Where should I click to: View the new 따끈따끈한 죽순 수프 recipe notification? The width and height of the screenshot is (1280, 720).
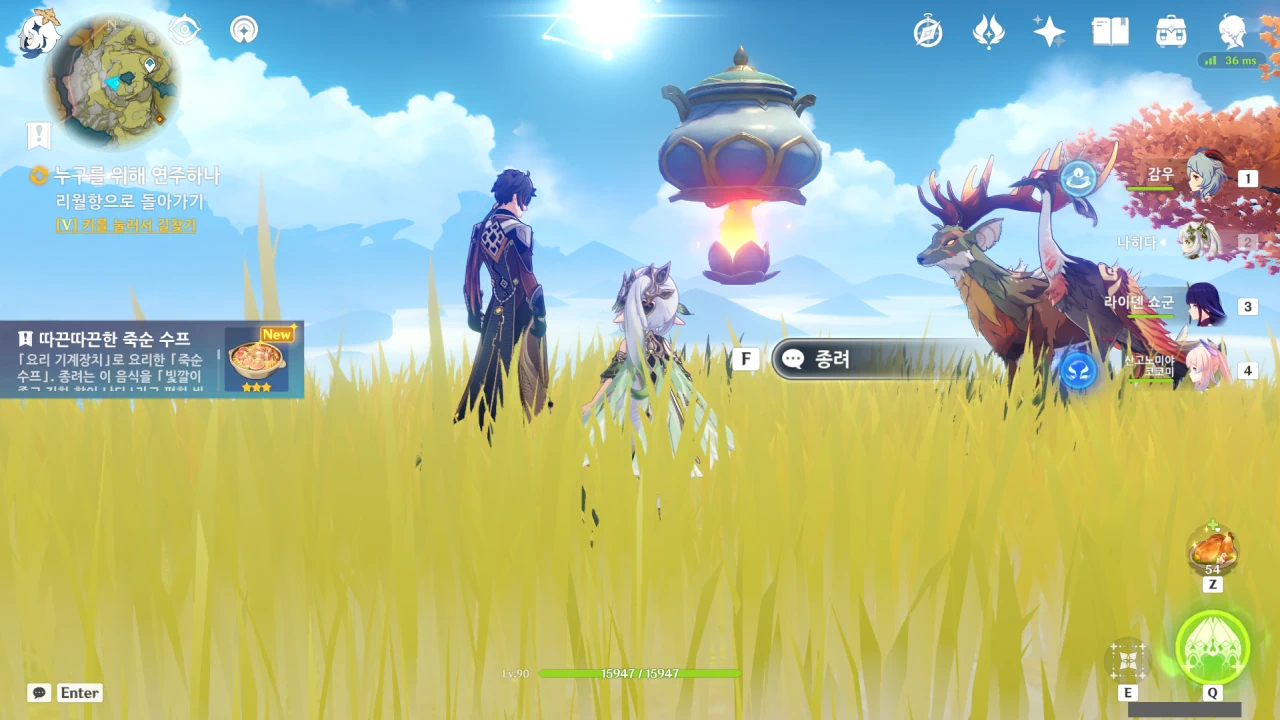(152, 360)
